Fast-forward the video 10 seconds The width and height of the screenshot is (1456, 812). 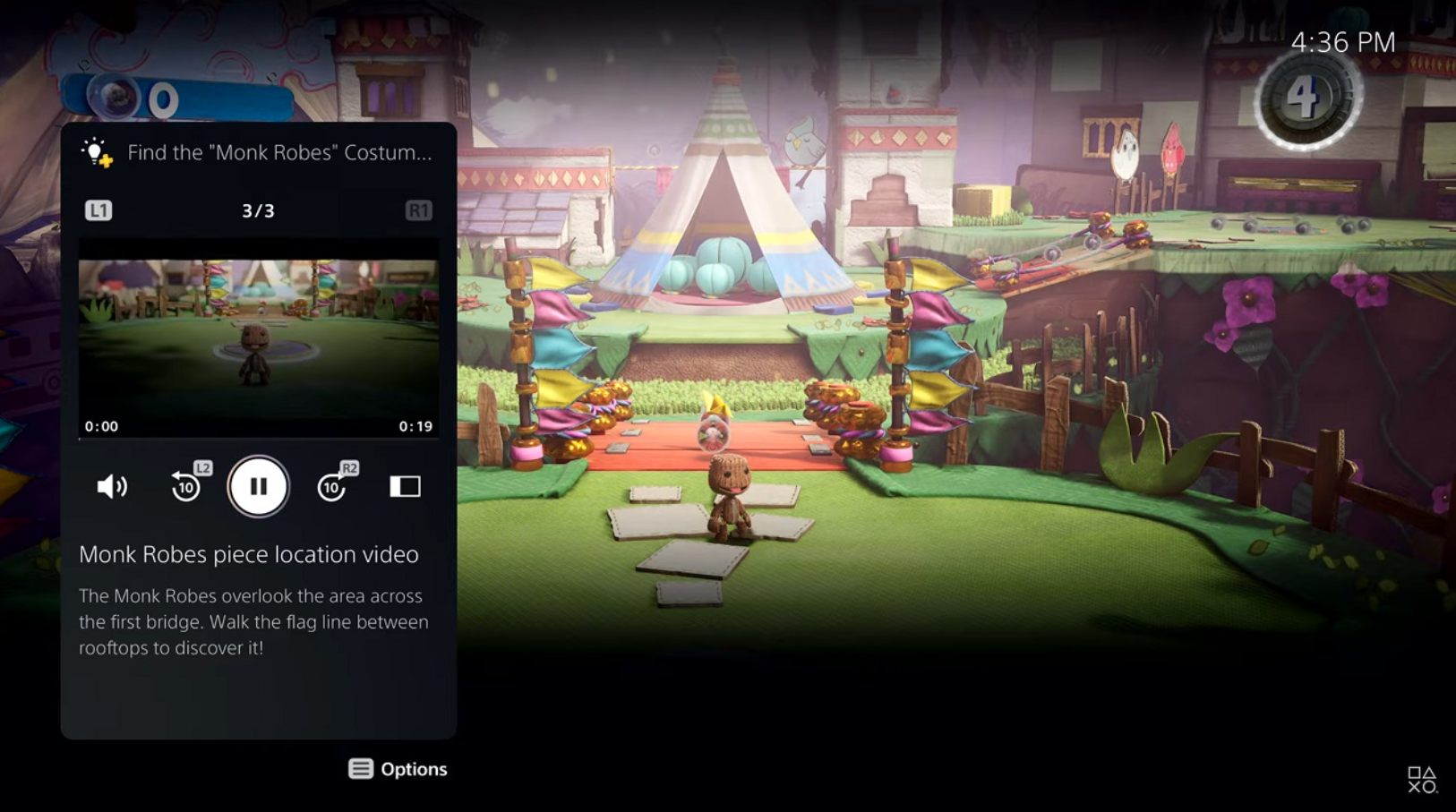coord(331,486)
